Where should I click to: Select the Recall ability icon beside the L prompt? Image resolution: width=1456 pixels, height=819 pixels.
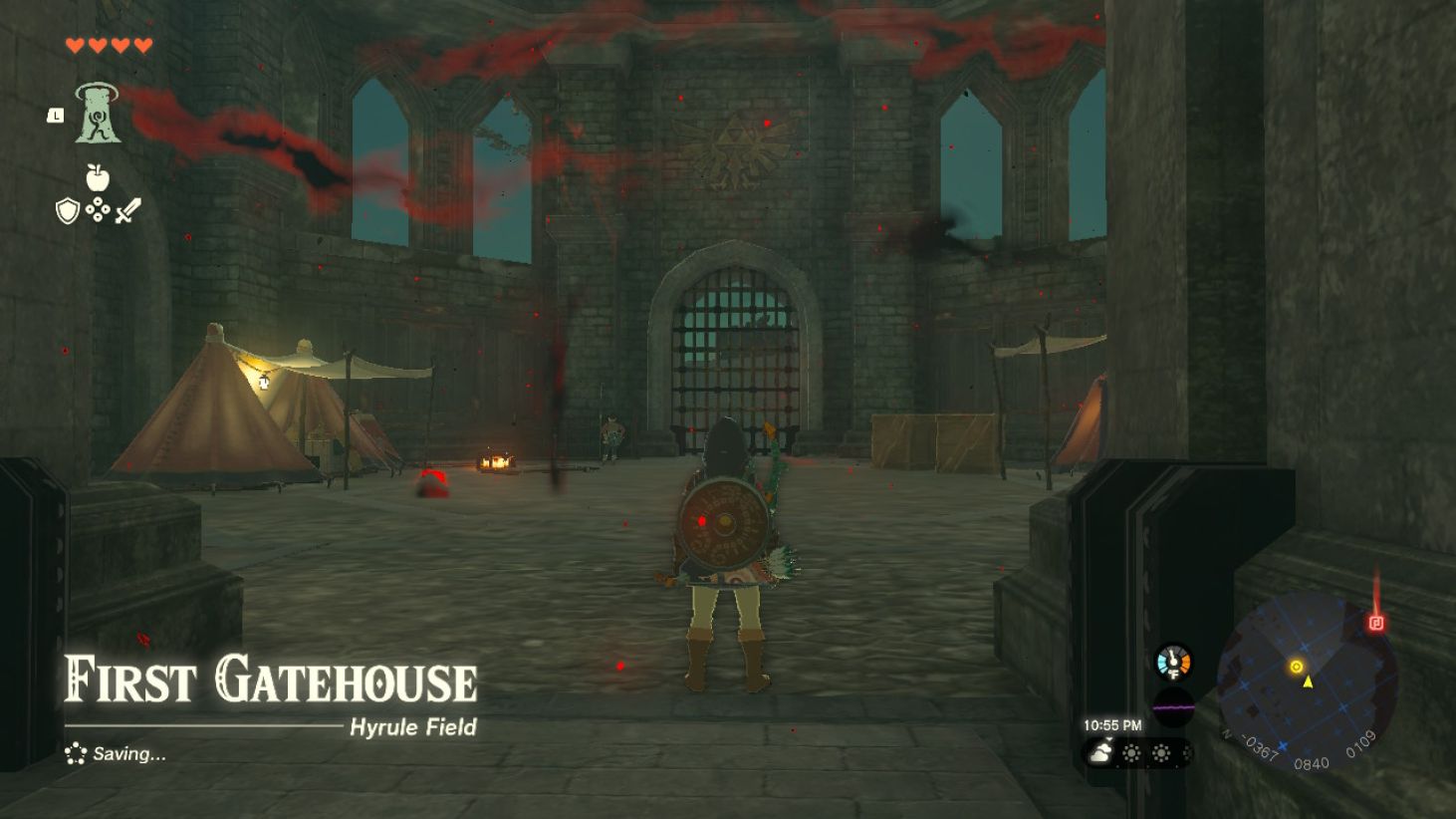[x=99, y=115]
